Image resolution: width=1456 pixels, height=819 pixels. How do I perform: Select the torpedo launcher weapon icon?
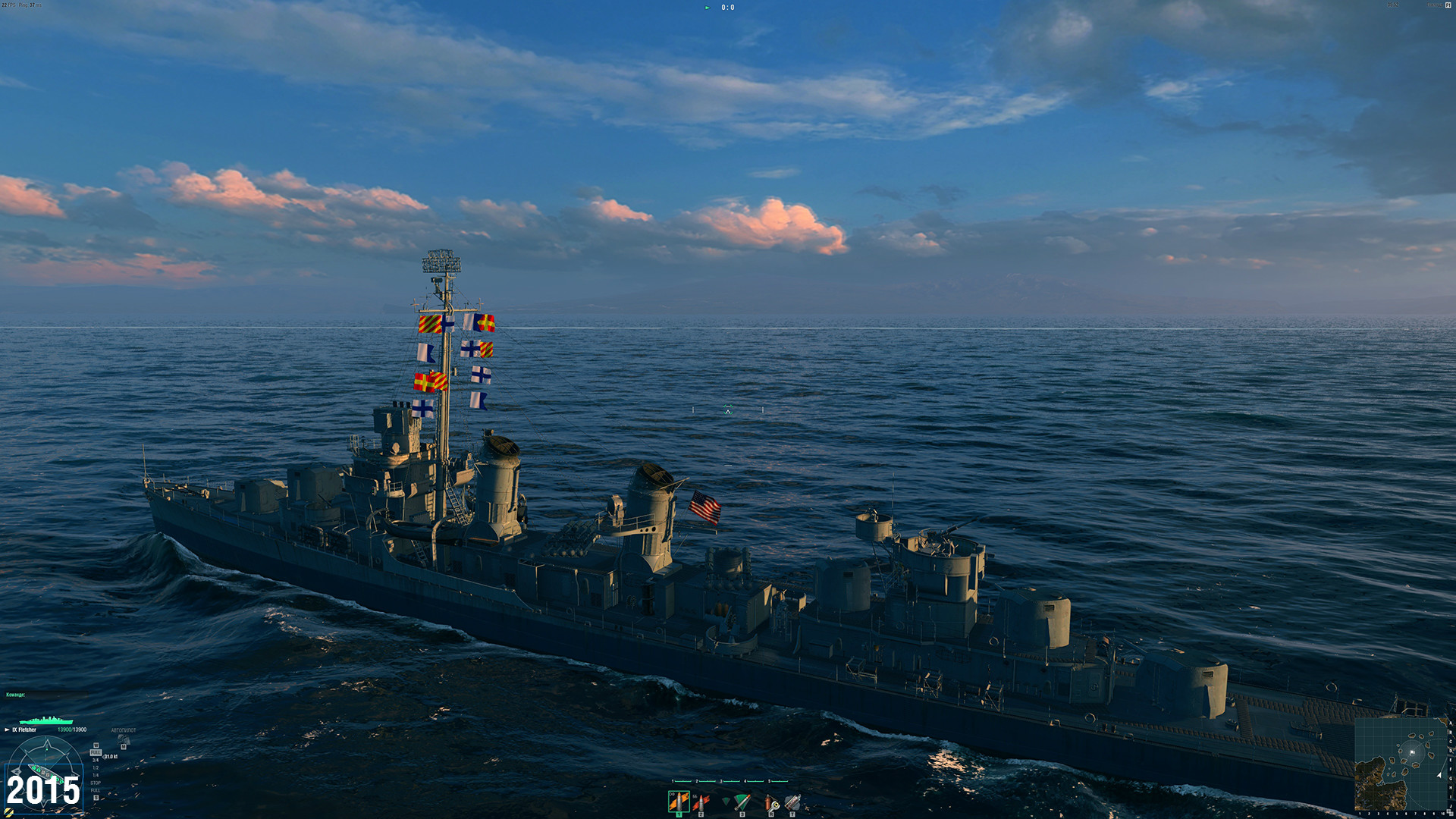[x=742, y=802]
